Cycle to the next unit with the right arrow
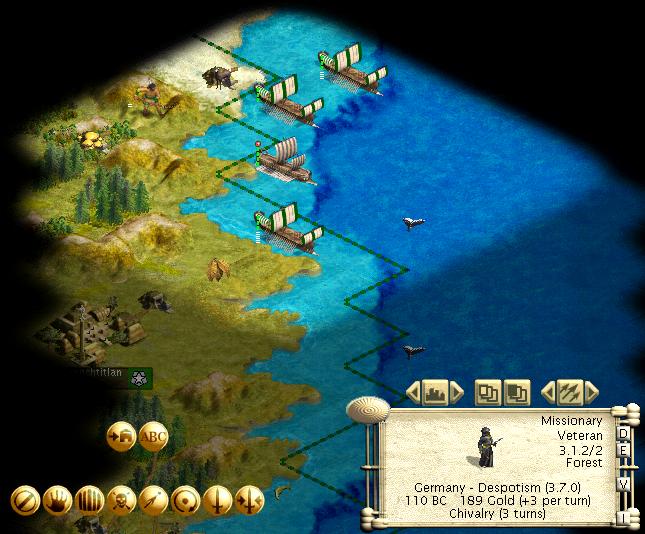 [593, 390]
